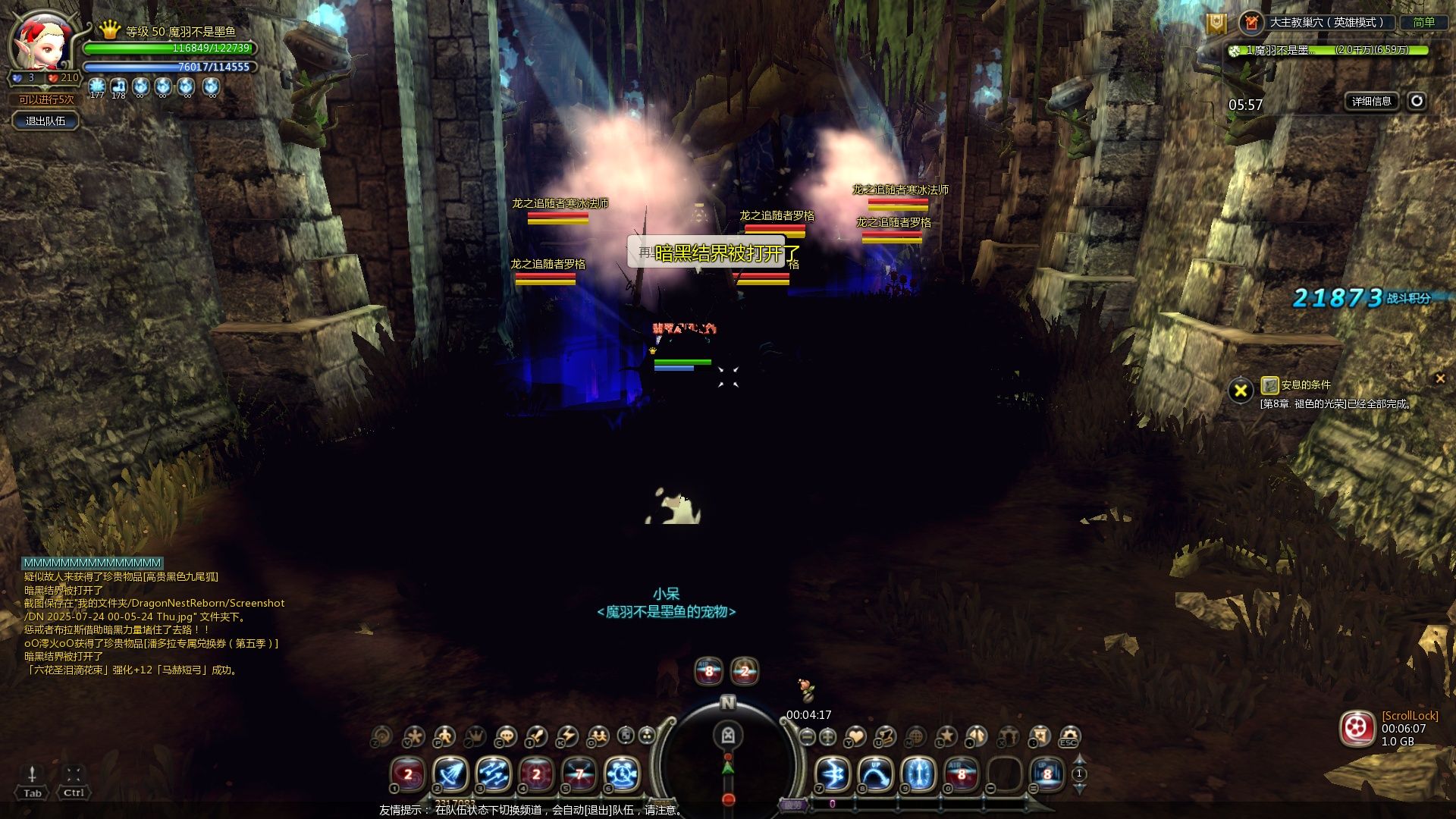Activate the glowing arrow skill in slot 9
The height and width of the screenshot is (819, 1456).
pyautogui.click(x=918, y=775)
